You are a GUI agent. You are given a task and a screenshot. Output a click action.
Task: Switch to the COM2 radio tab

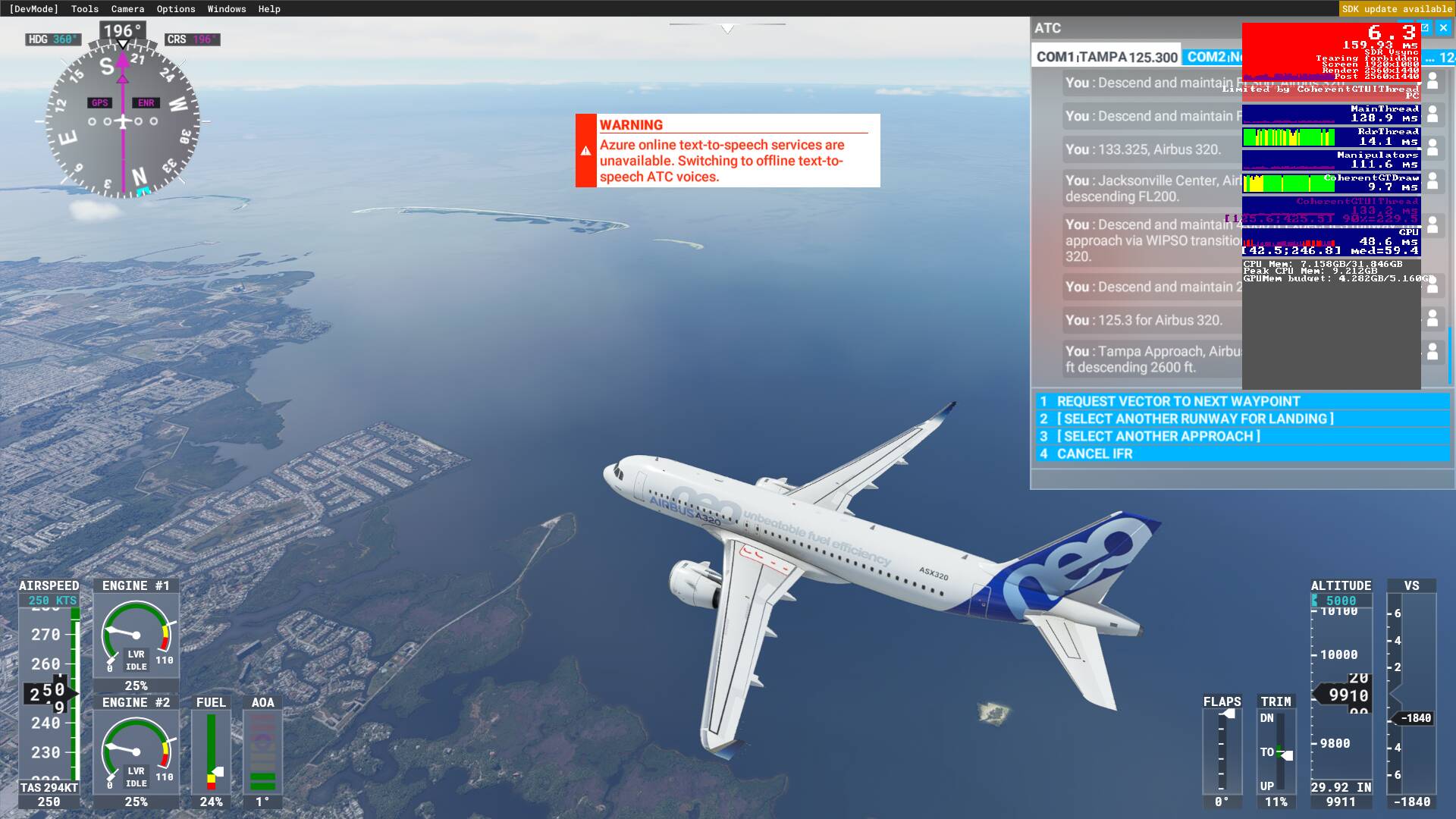[x=1212, y=57]
